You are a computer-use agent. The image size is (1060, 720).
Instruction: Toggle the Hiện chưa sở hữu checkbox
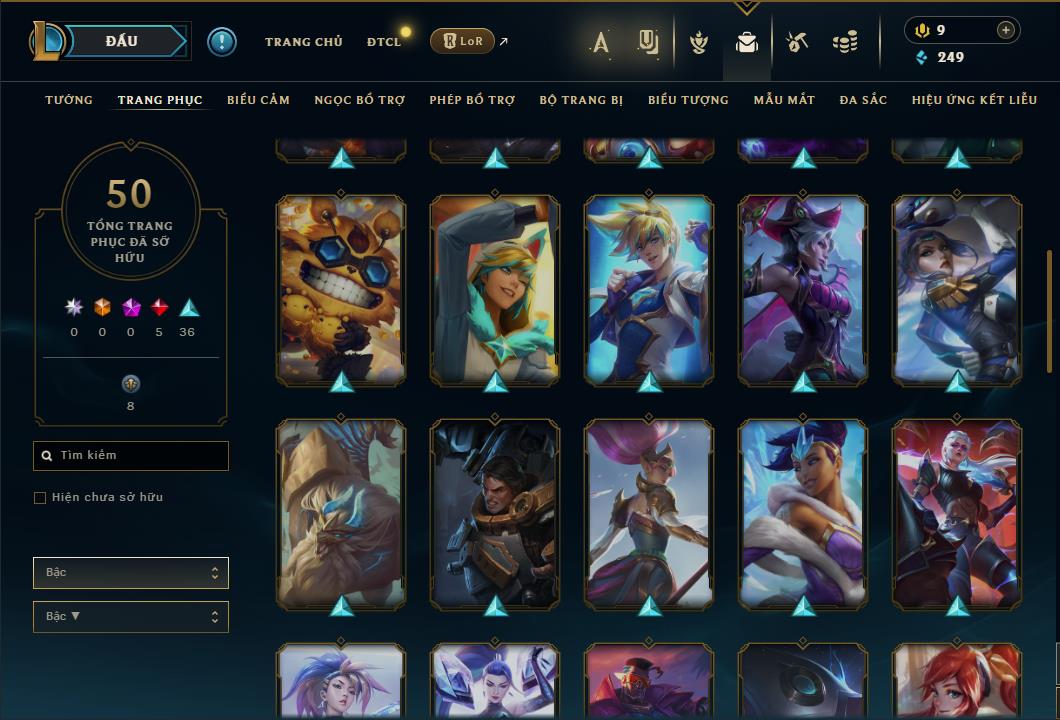point(40,498)
